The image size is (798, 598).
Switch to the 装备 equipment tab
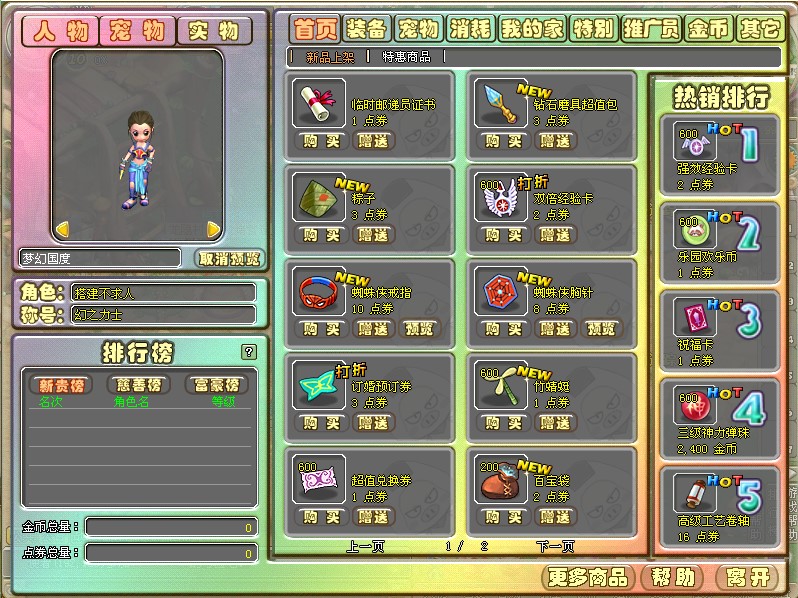[x=365, y=29]
